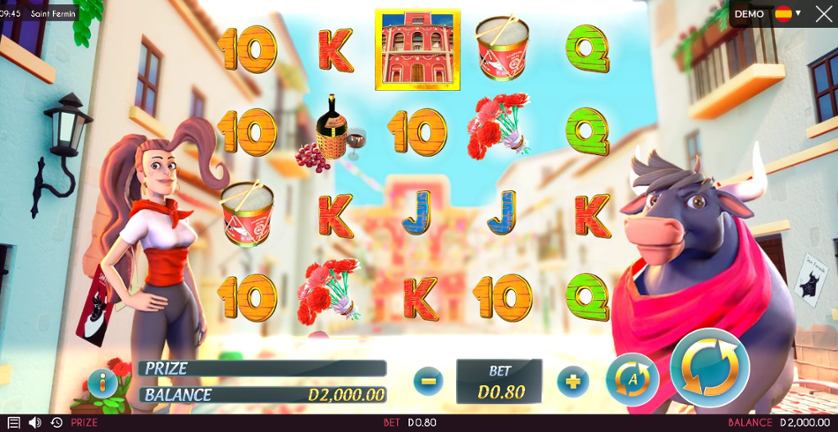
Task: Open the hamburger menu in the bottom bar
Action: (x=13, y=423)
